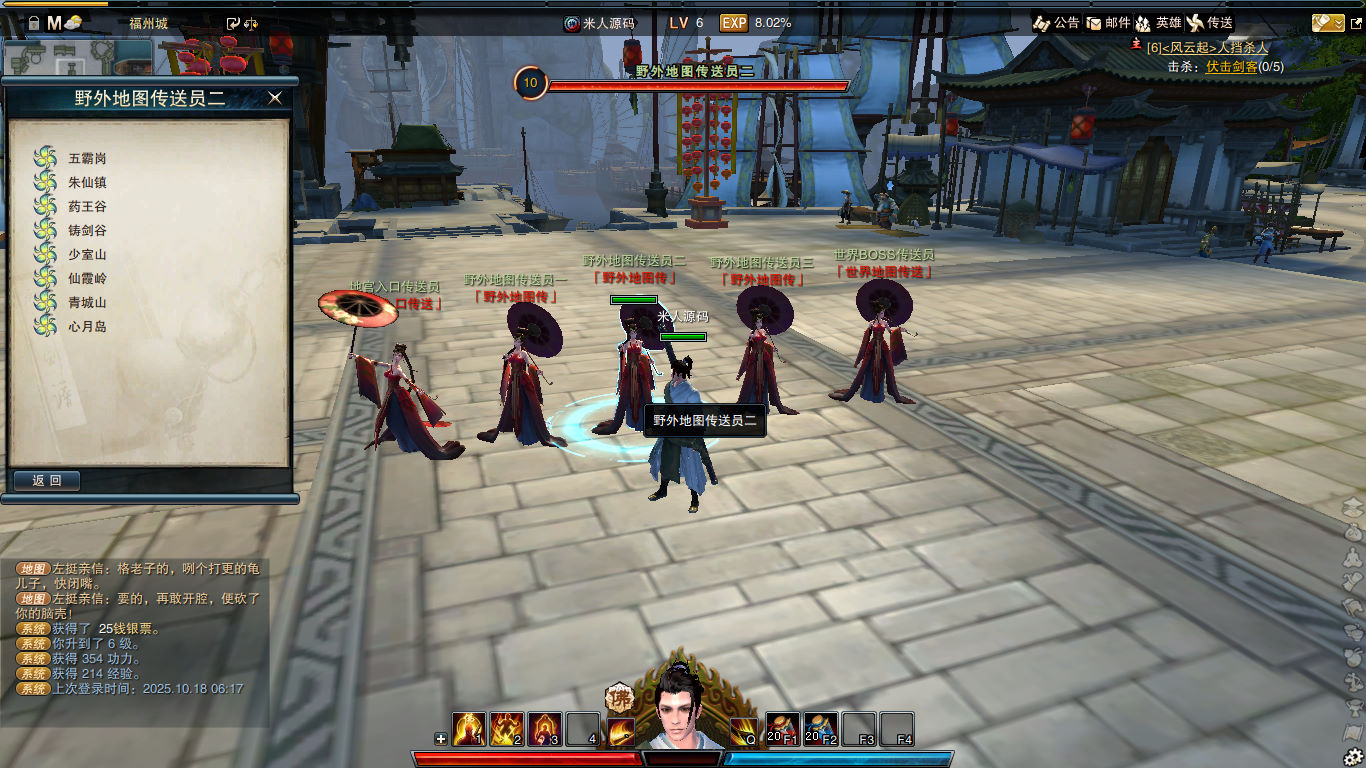Click the 返回 back button
Viewport: 1366px width, 768px height.
pos(47,481)
